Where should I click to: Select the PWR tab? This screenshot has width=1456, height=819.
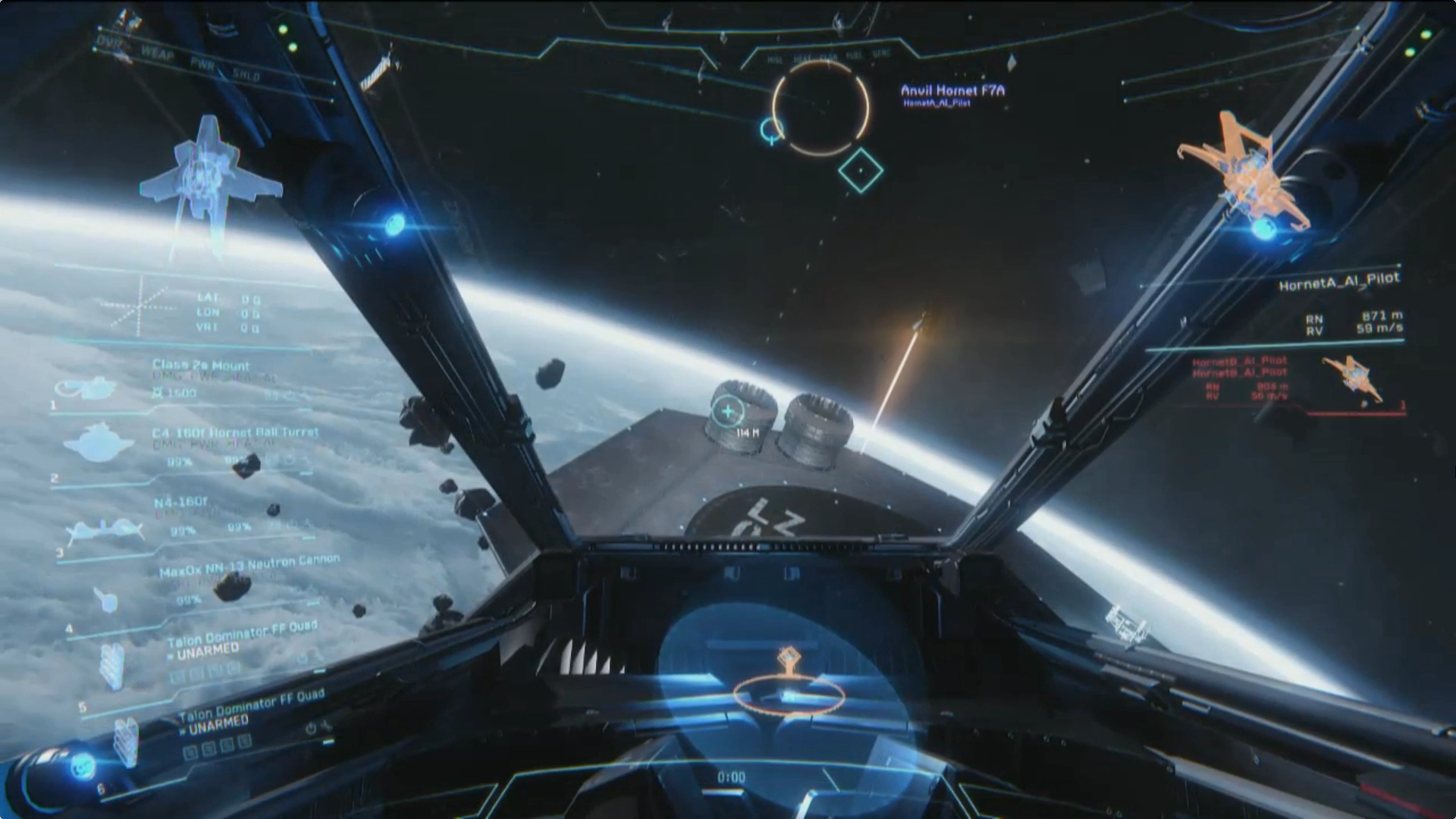tap(202, 64)
